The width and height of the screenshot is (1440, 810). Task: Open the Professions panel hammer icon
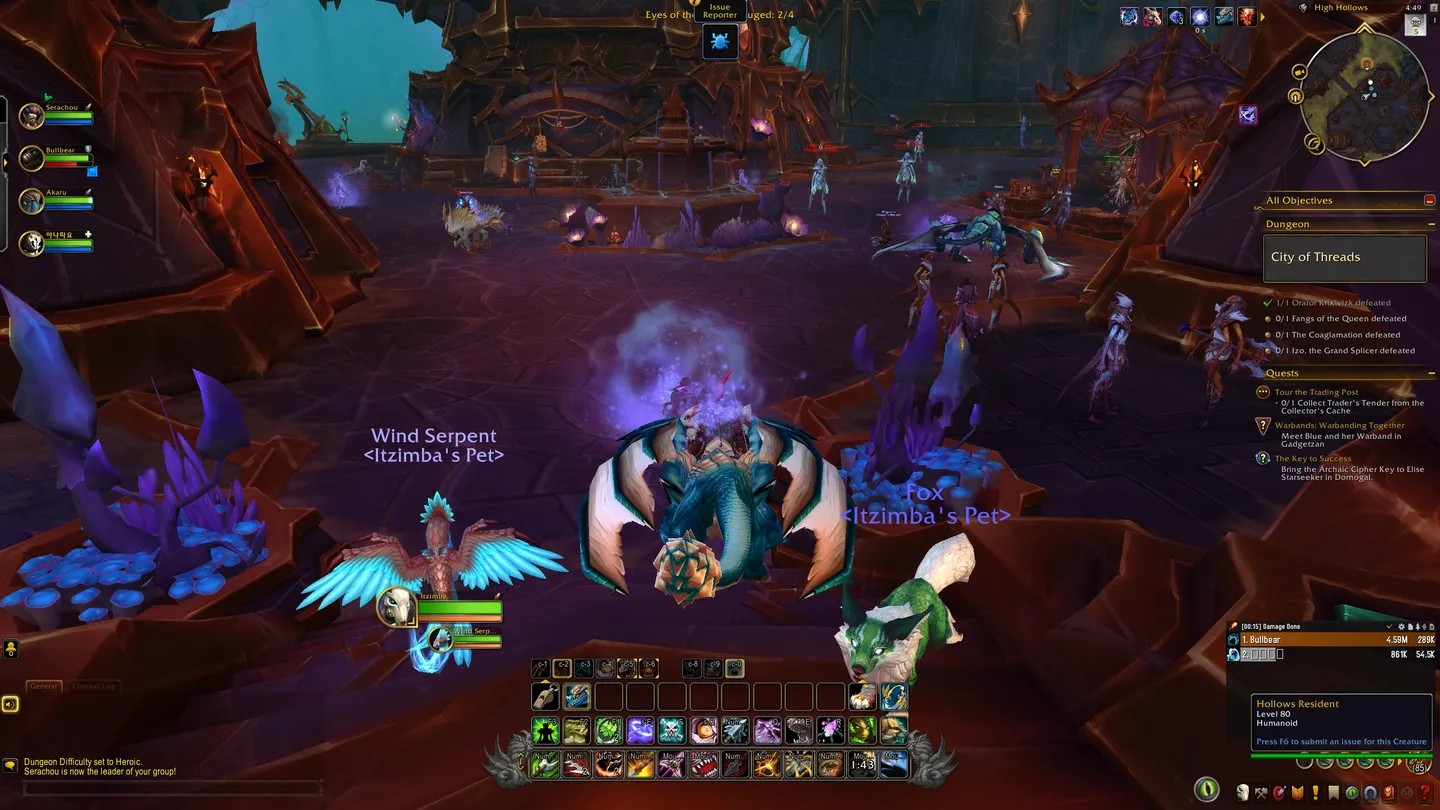(1260, 792)
